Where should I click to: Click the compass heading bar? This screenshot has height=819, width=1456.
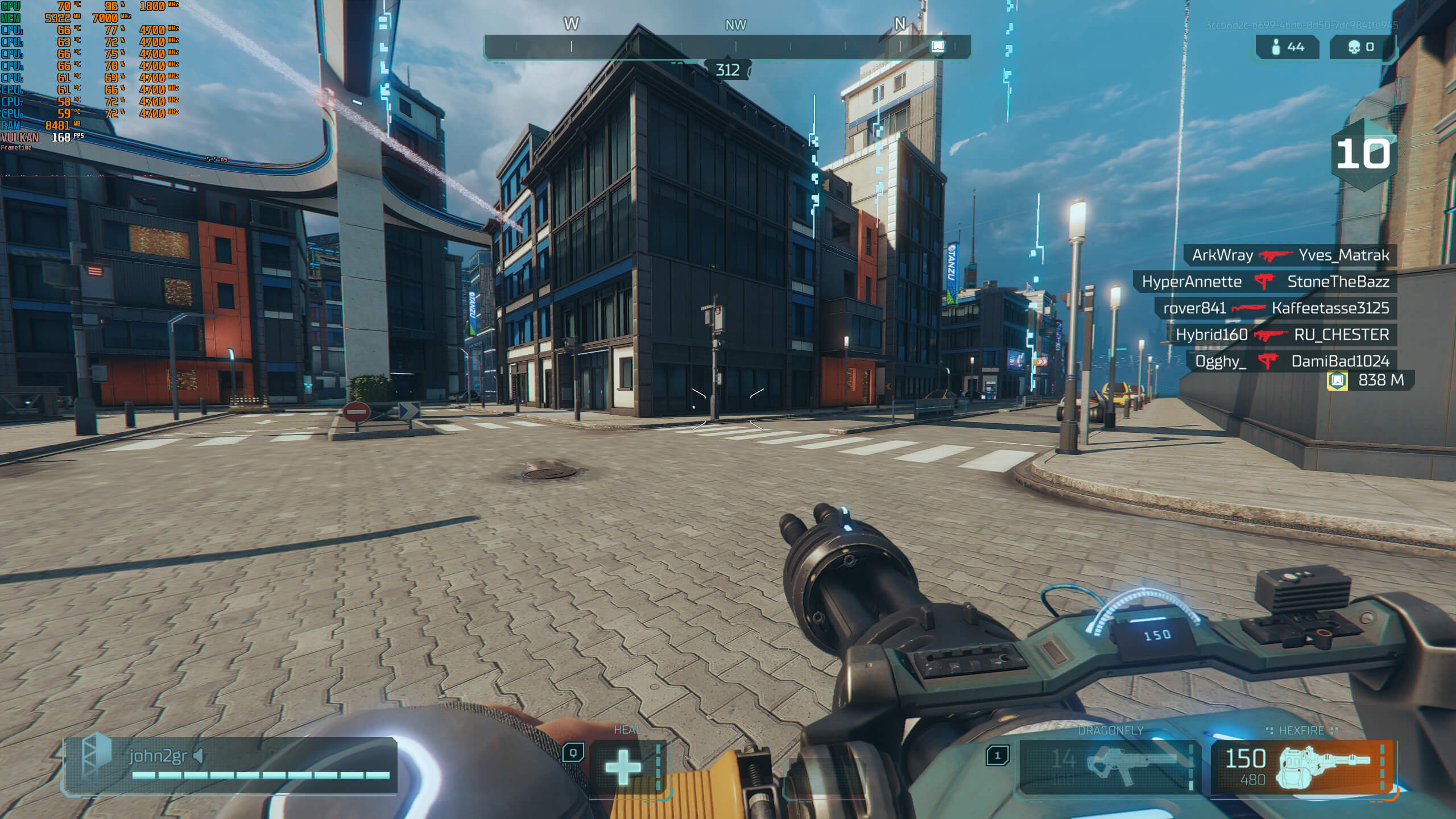727,47
